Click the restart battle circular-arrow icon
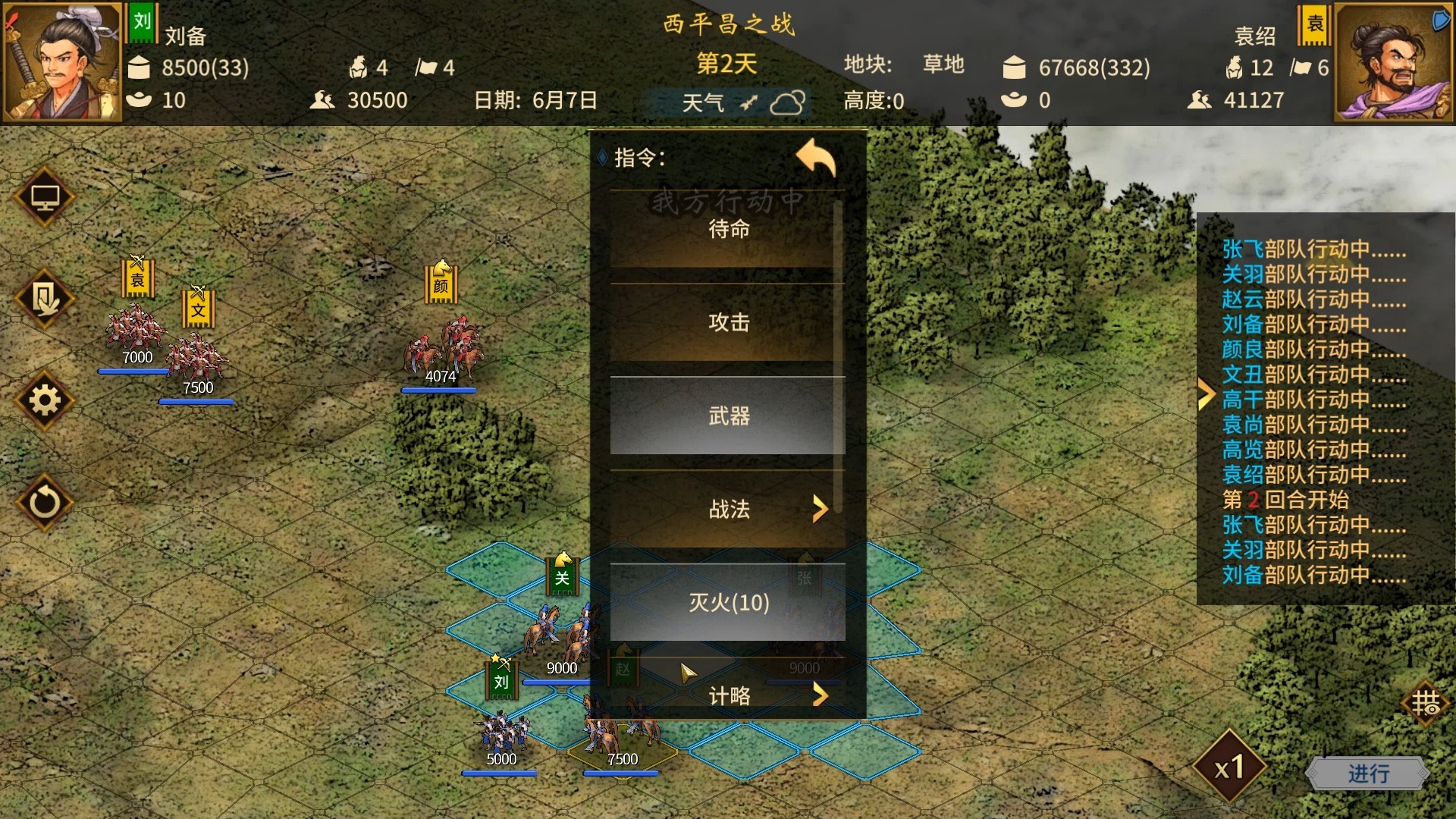Screen dimensions: 1456x819 tap(44, 500)
